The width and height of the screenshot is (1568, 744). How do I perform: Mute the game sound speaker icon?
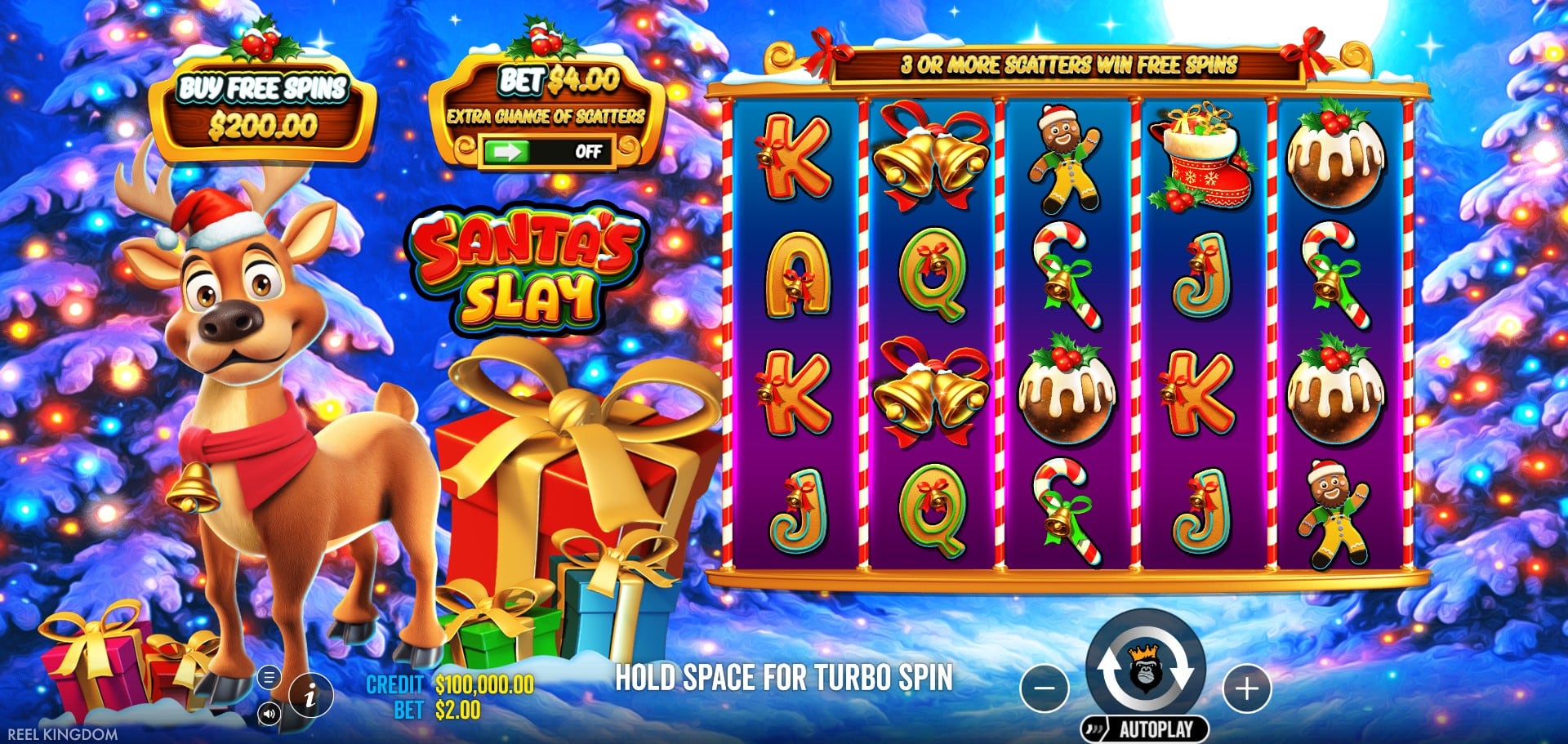coord(269,714)
